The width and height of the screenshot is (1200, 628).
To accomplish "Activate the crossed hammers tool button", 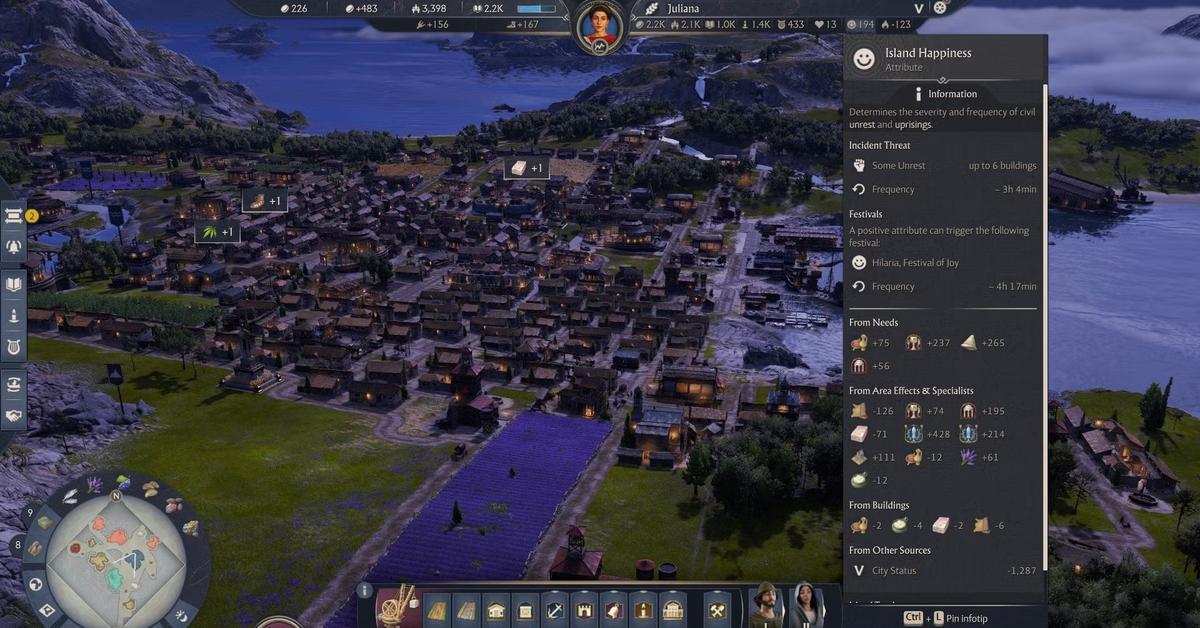I will coord(718,609).
